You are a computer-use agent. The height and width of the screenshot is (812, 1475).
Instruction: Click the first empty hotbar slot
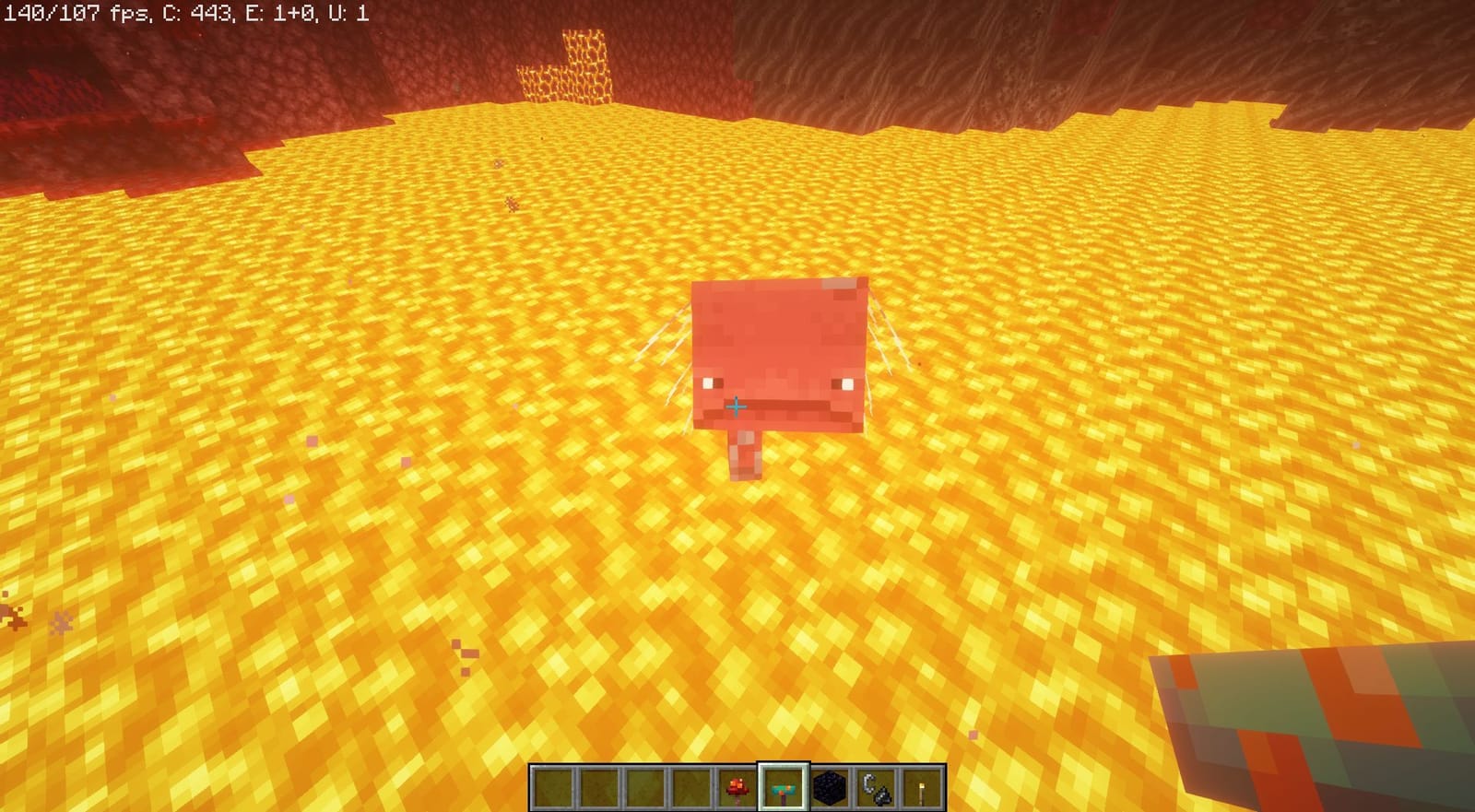coord(551,785)
